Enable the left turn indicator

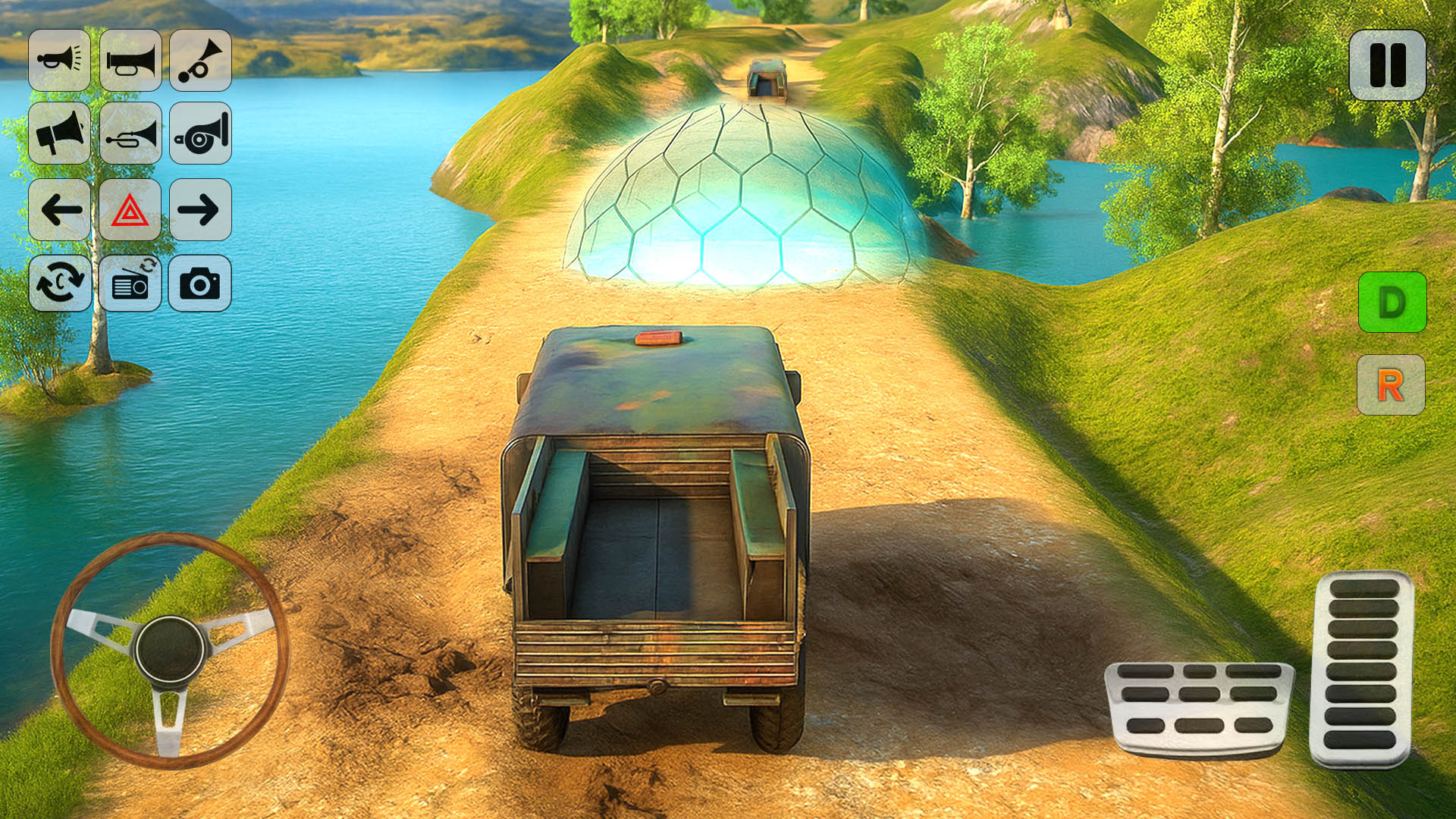(59, 211)
